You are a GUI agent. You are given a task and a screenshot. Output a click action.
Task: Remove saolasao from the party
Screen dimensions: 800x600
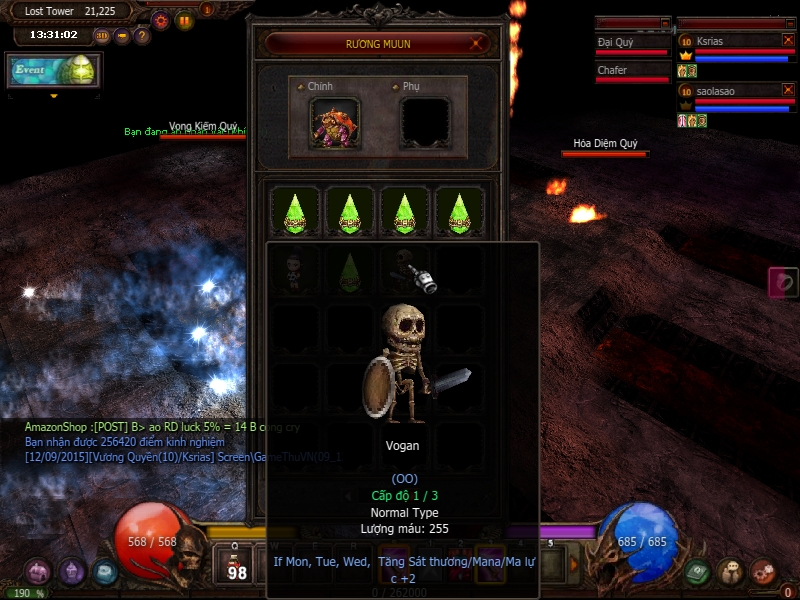tap(787, 90)
